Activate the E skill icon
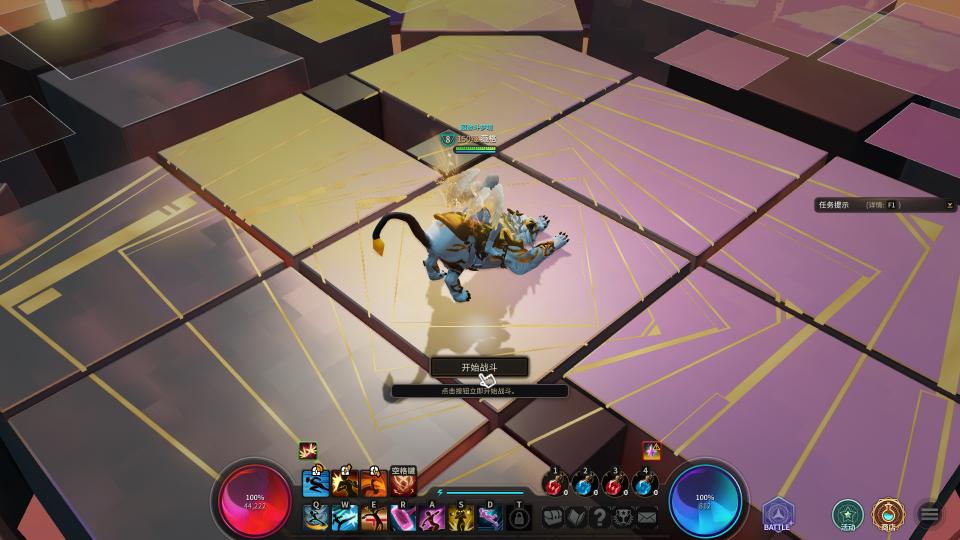Screen dimensions: 960x540 coord(374,517)
